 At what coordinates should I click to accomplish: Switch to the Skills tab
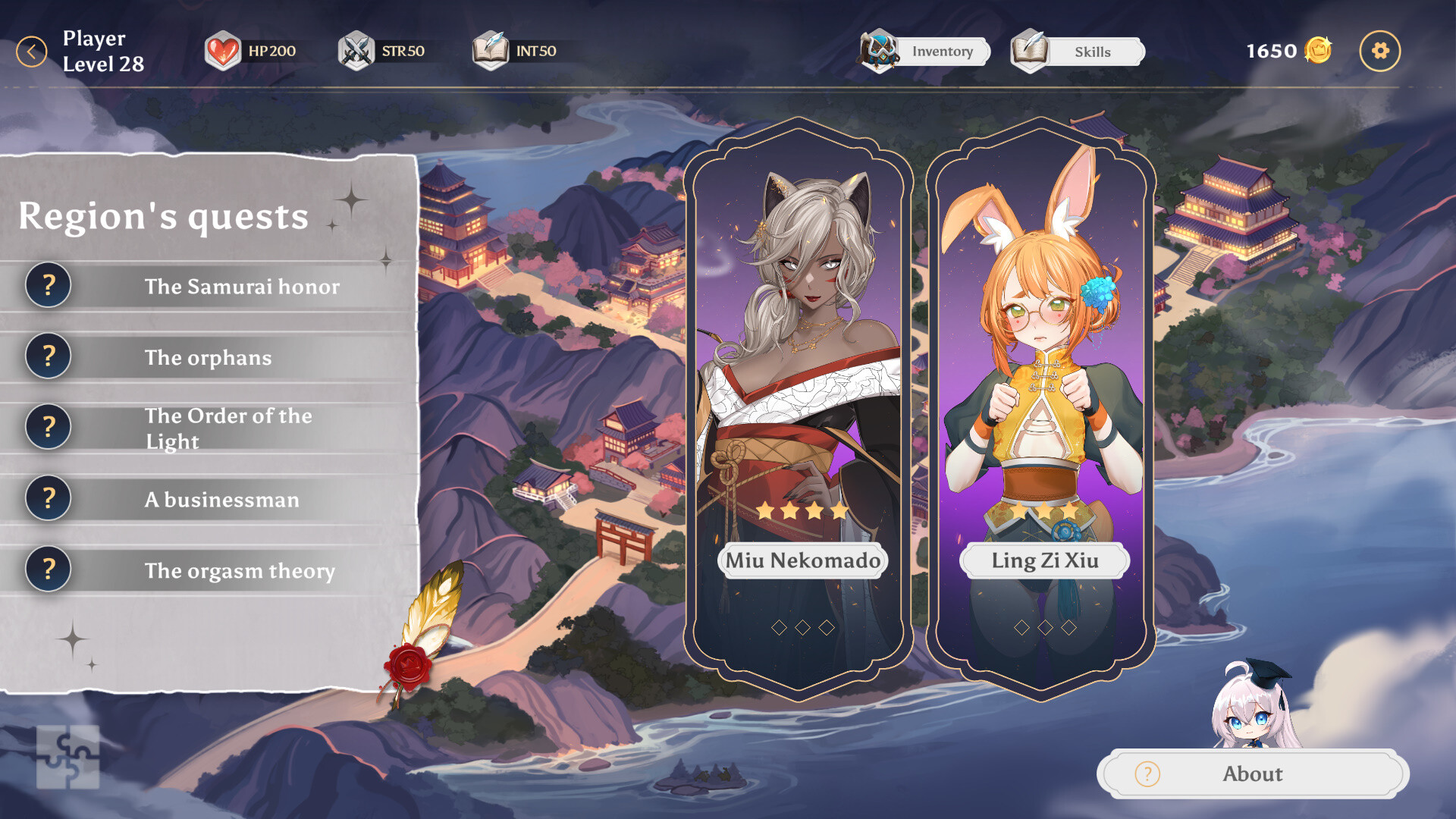pyautogui.click(x=1092, y=52)
